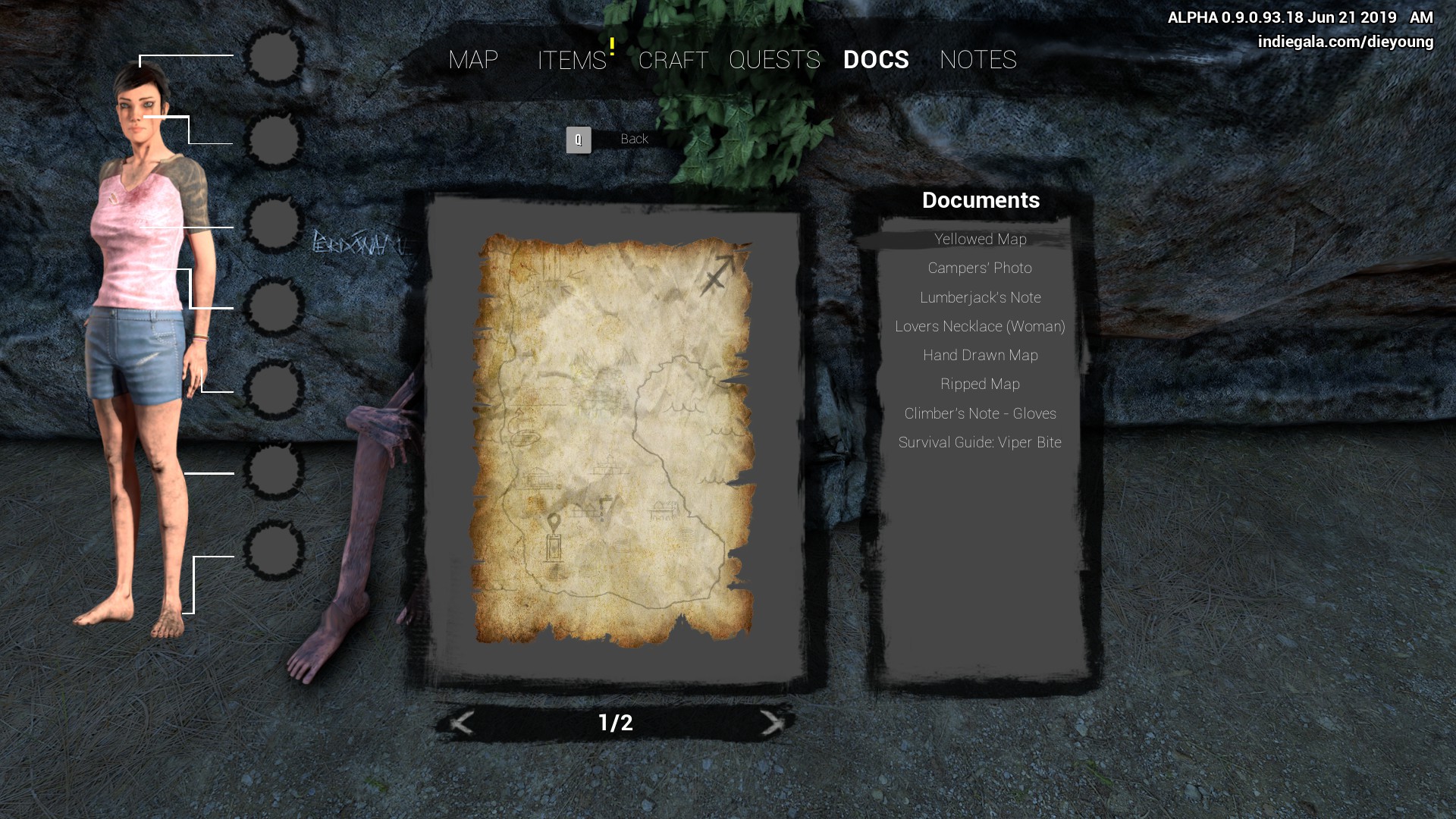This screenshot has width=1456, height=819.
Task: Select the DOCS tab
Action: coord(876,60)
